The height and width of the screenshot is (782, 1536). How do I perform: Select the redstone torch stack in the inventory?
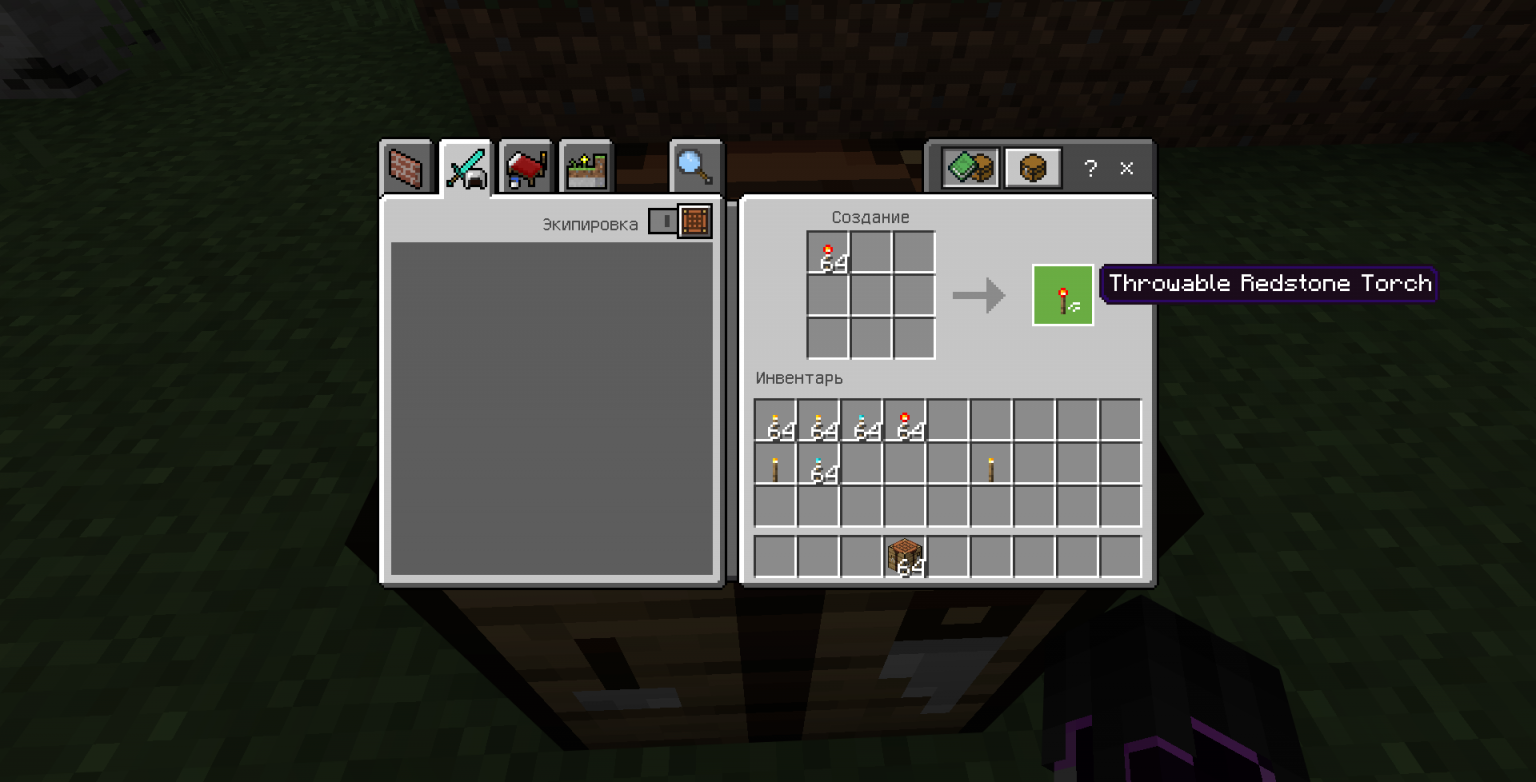pos(906,421)
